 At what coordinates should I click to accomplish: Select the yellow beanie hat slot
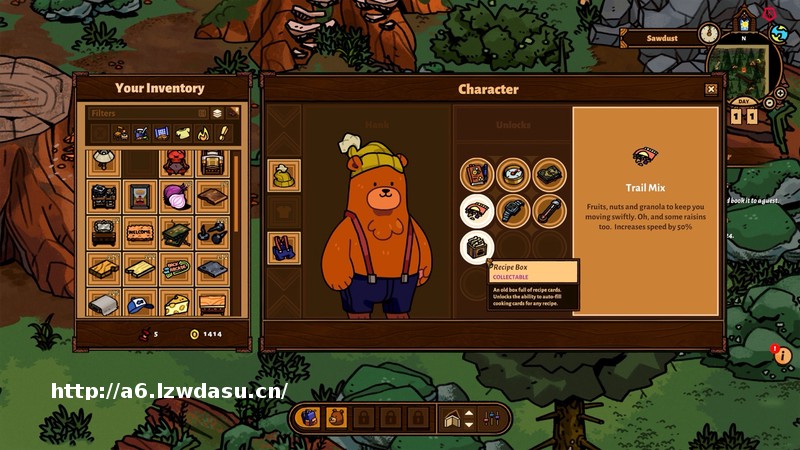(x=284, y=176)
